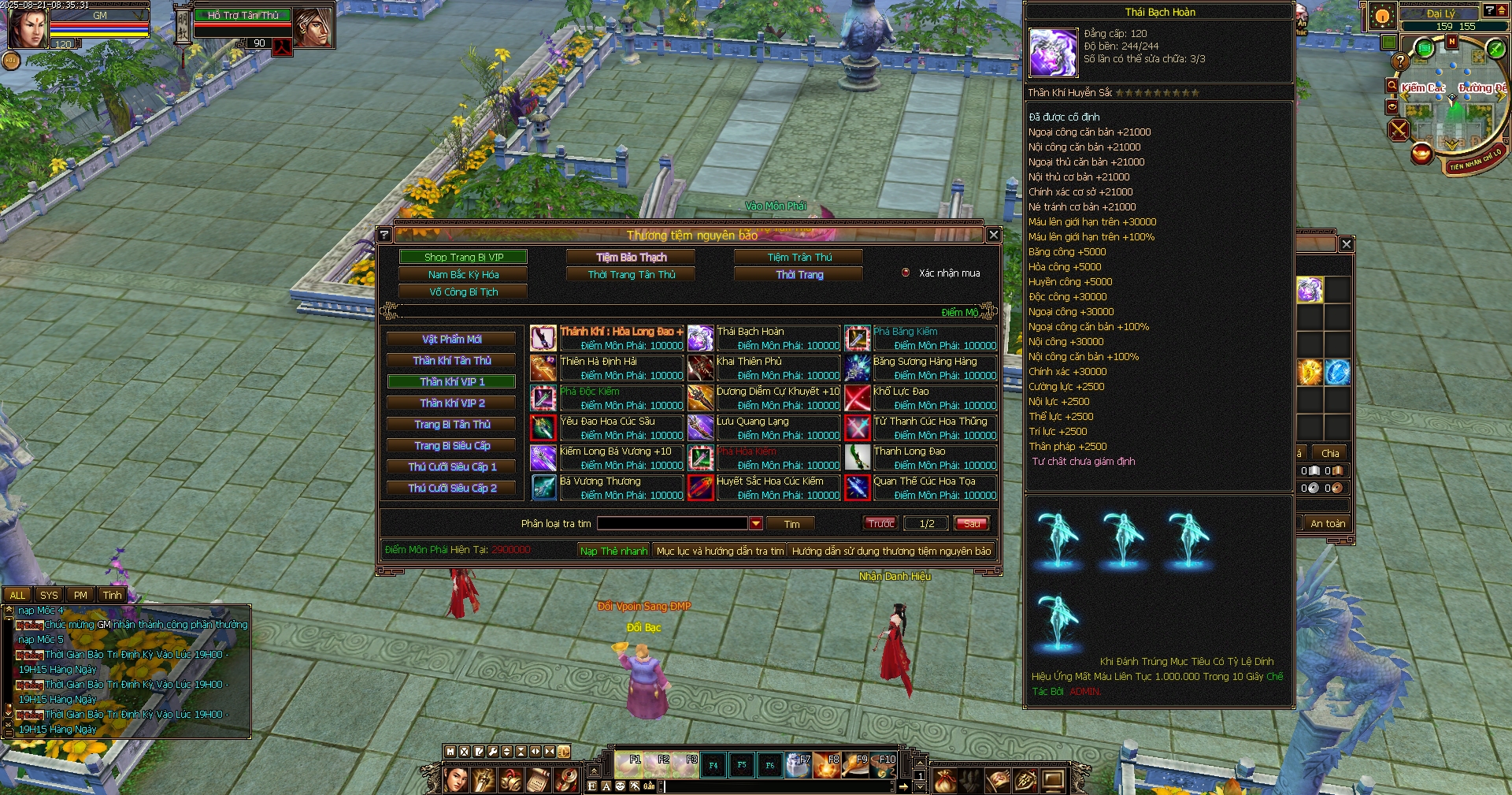Click the Nạp Thẻ nhanh button

pos(613,551)
